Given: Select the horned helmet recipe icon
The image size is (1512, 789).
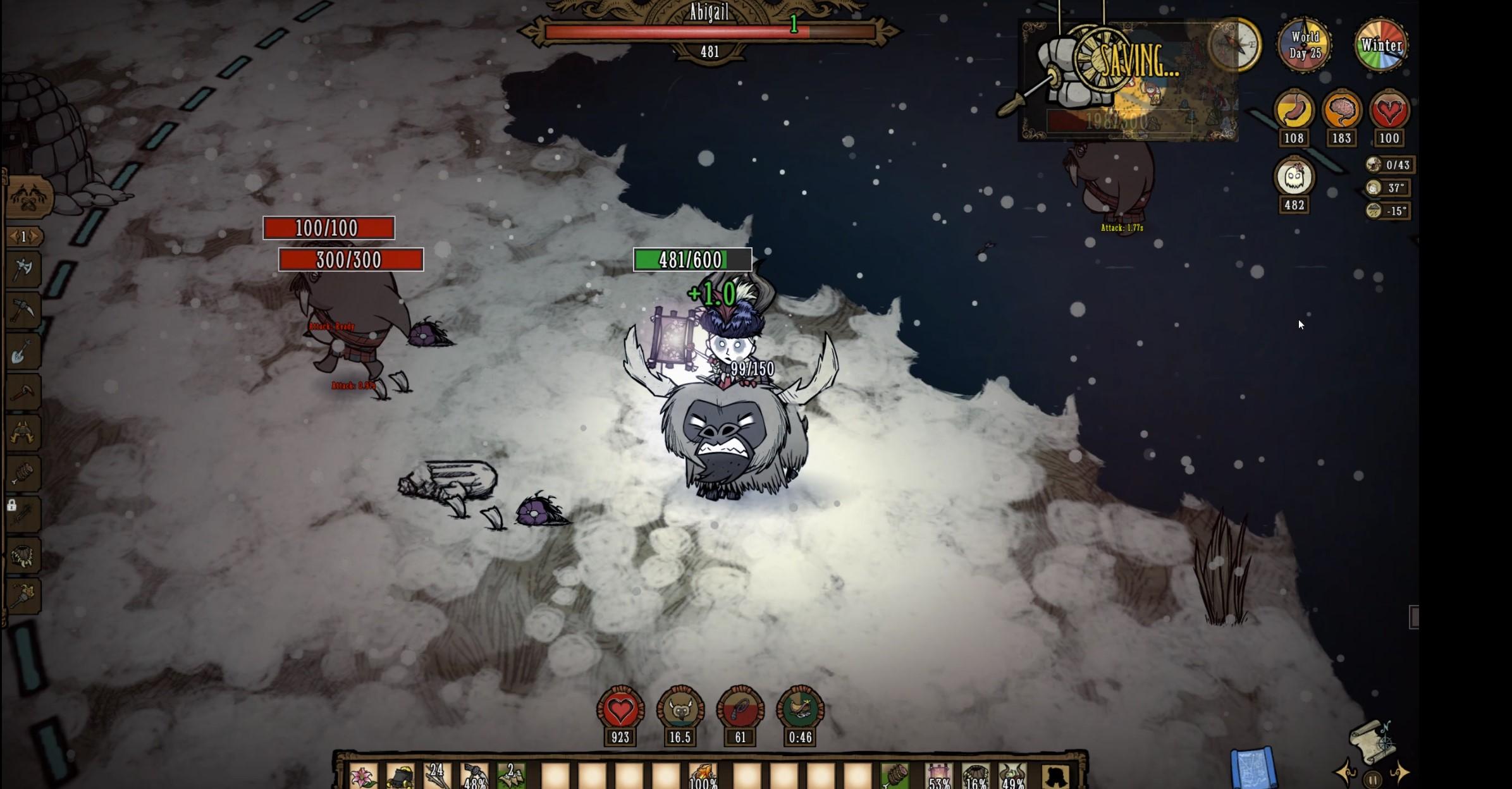Looking at the screenshot, I should (x=23, y=431).
